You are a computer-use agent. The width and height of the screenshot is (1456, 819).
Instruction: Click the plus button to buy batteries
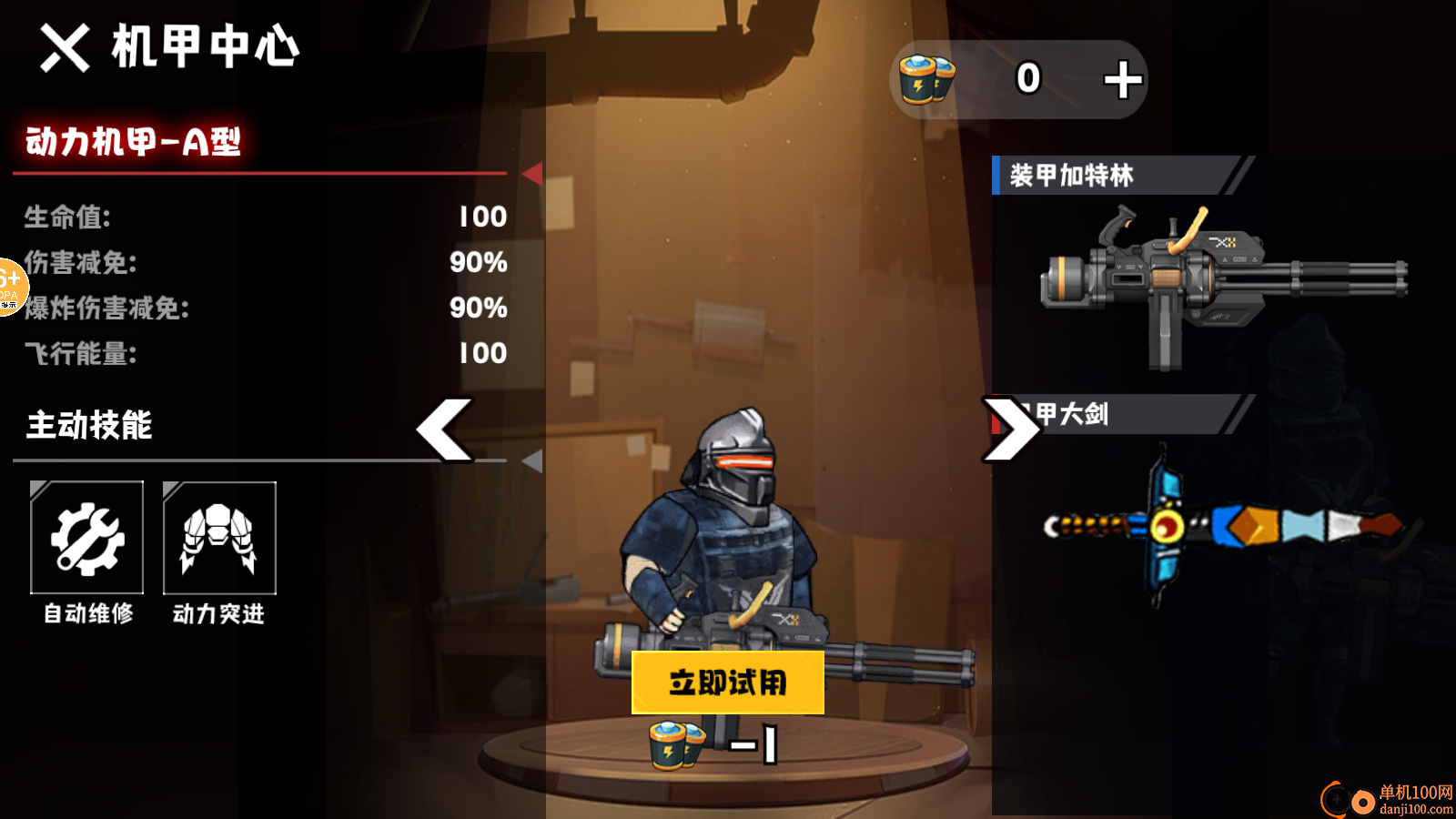coord(1121,79)
